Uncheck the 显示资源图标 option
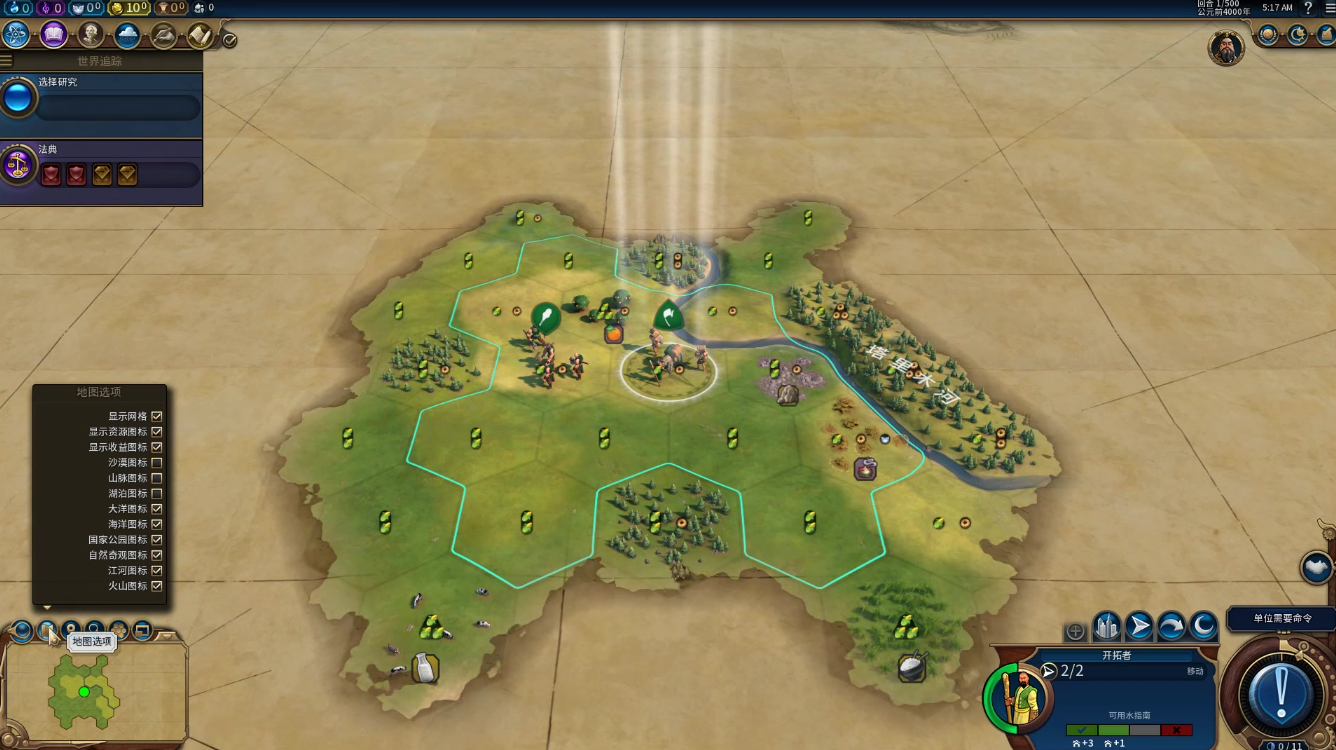 click(x=157, y=432)
